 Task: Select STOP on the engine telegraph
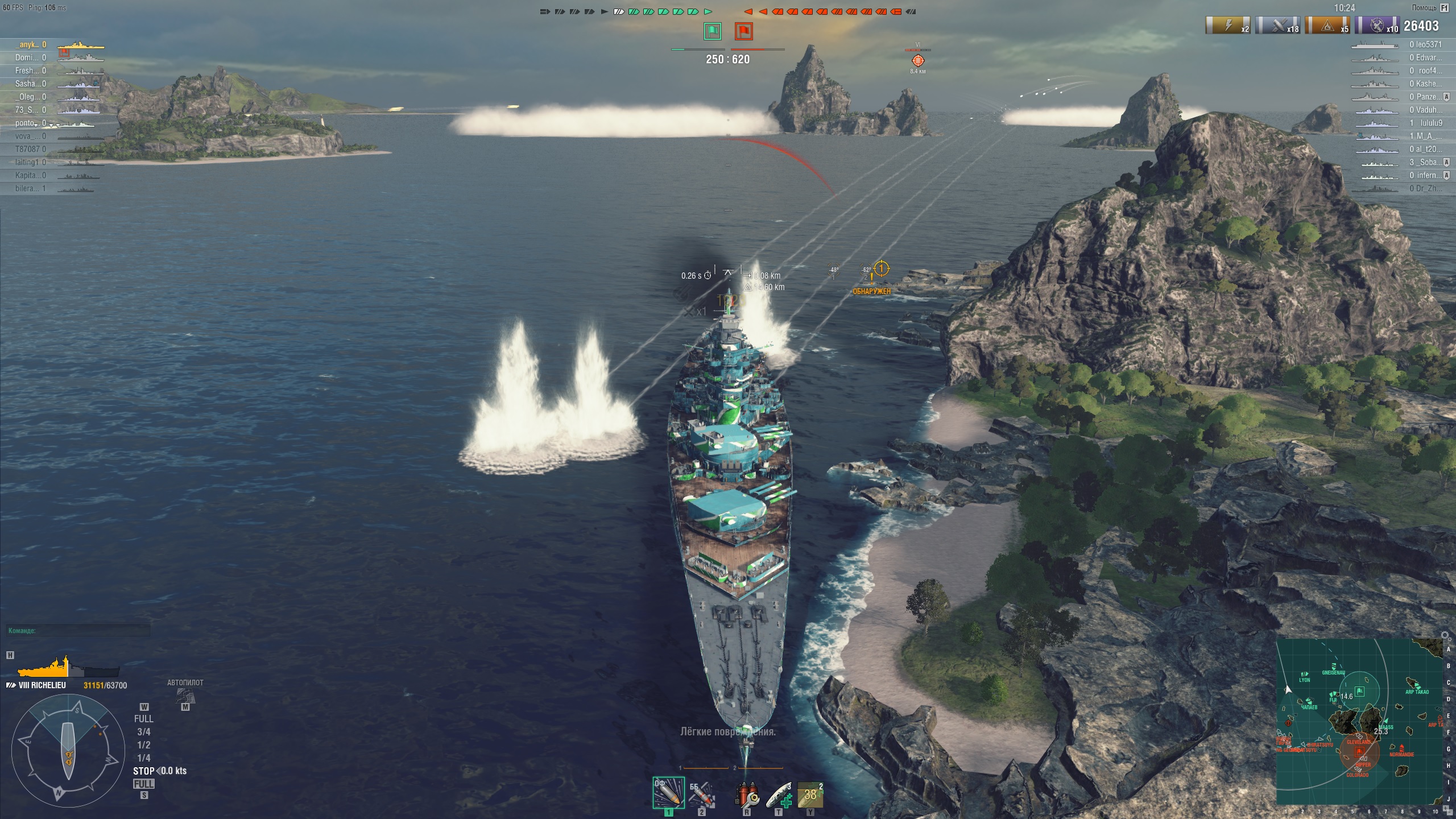coord(144,771)
